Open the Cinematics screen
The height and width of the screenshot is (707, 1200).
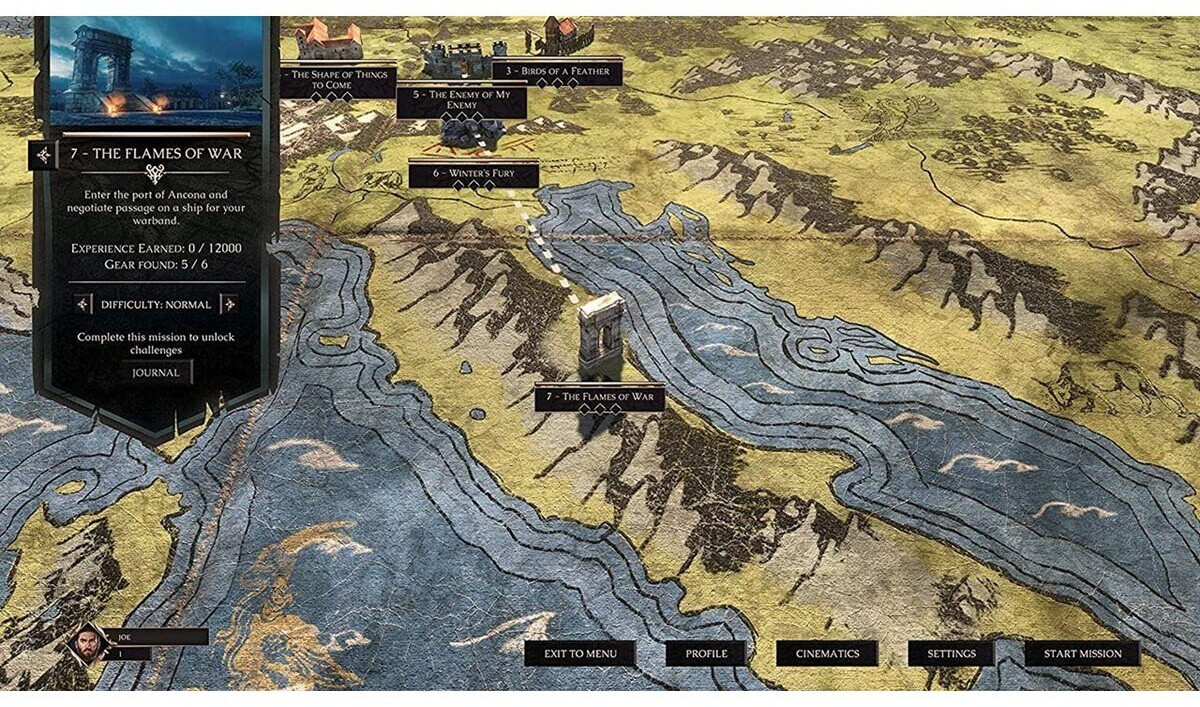[827, 654]
